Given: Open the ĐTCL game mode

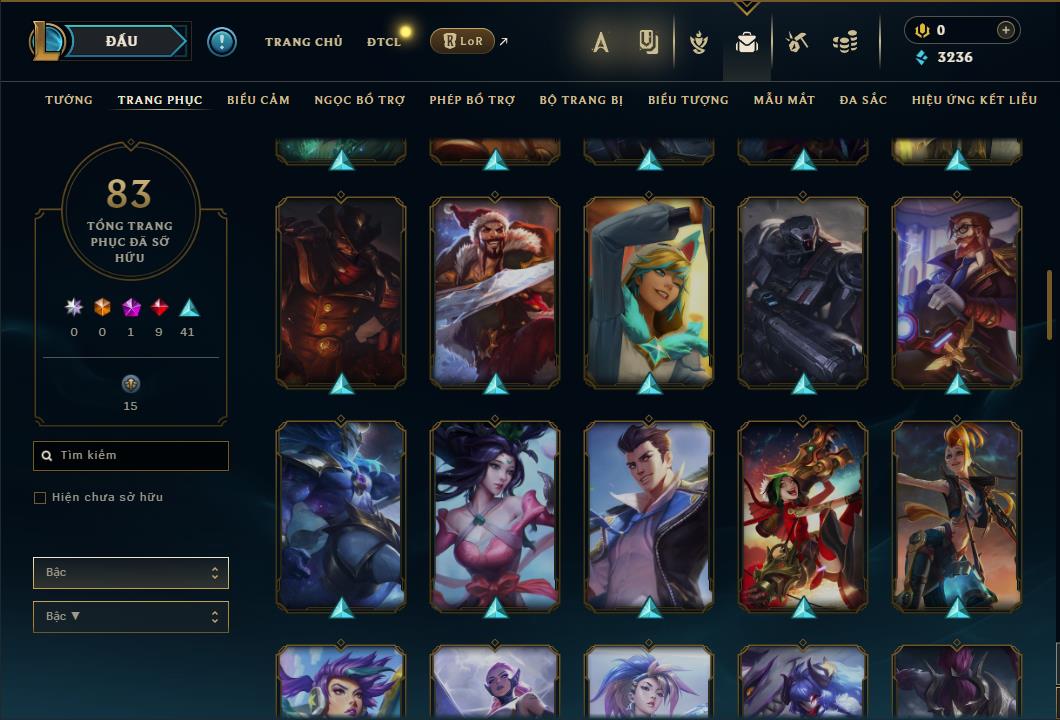Looking at the screenshot, I should 383,42.
